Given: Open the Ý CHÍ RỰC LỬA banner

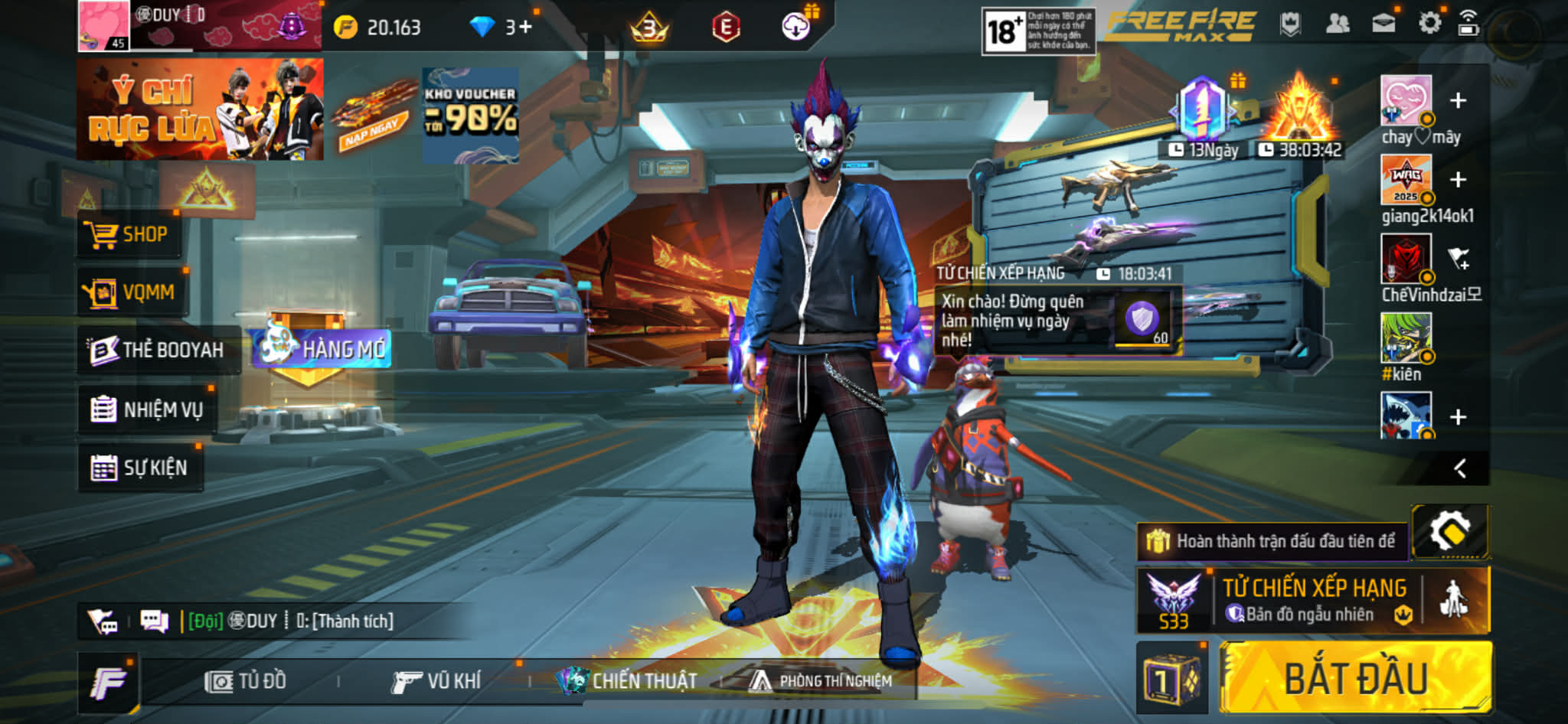Looking at the screenshot, I should pos(200,109).
